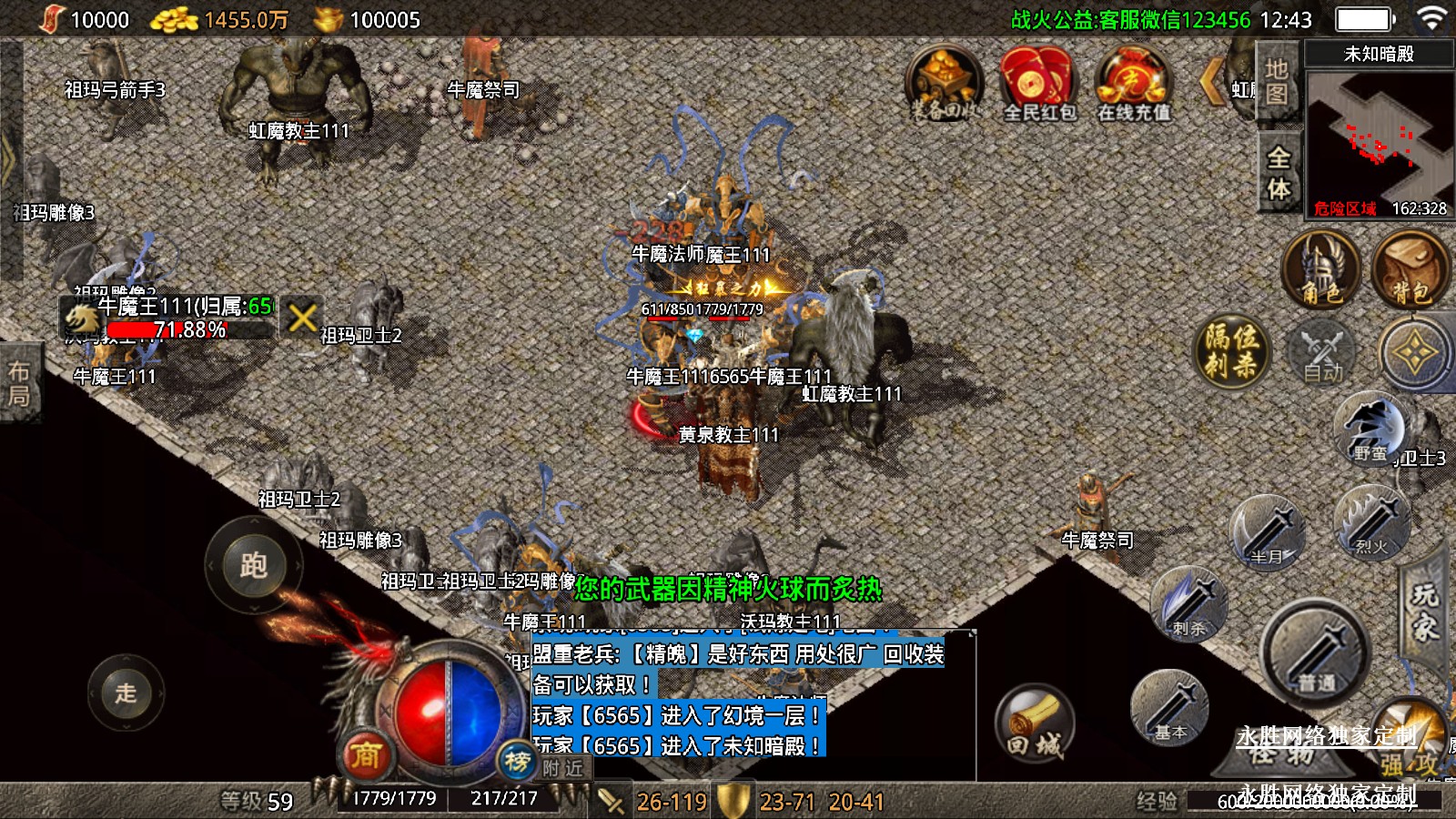This screenshot has height=819, width=1456.
Task: Switch movement to 跑 run mode
Action: (253, 565)
